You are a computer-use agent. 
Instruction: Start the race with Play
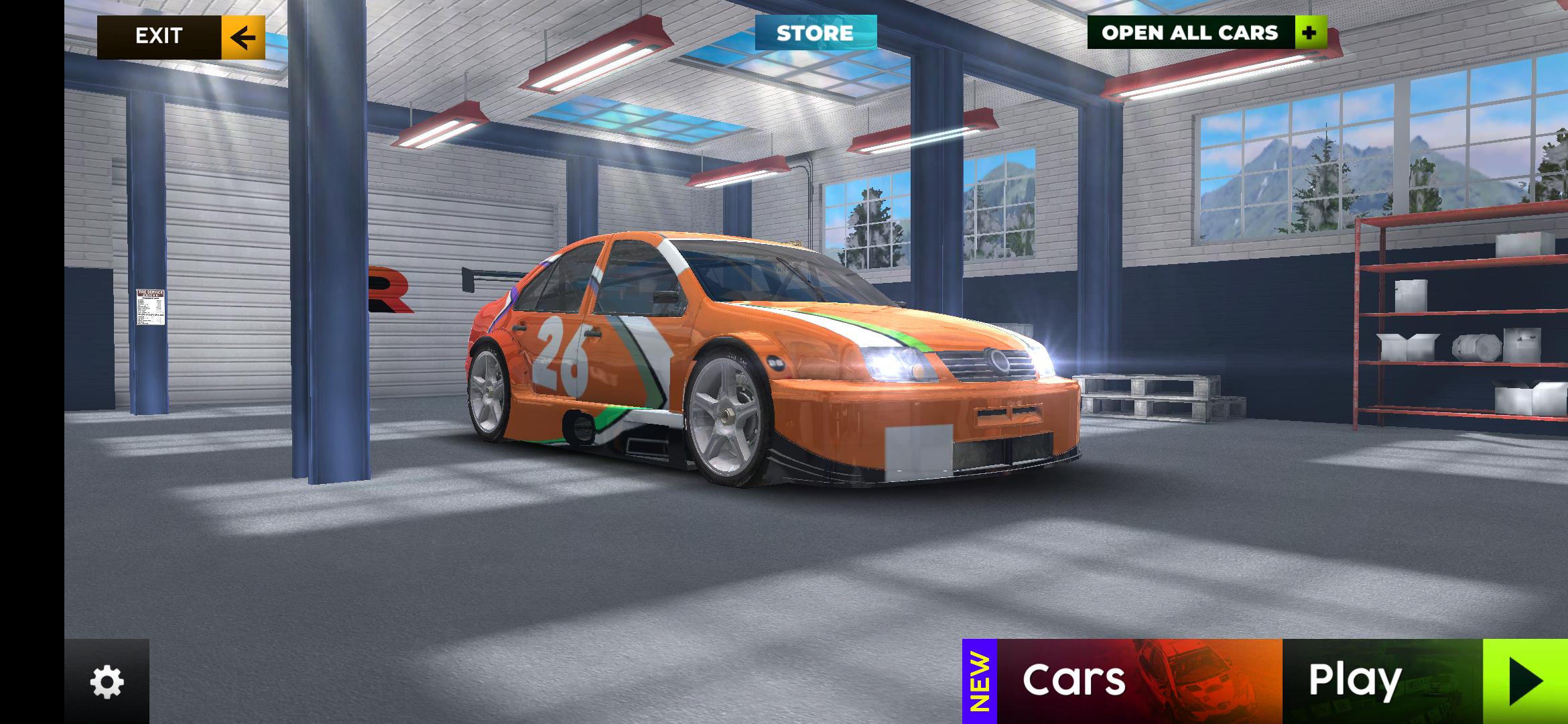pos(1425,680)
